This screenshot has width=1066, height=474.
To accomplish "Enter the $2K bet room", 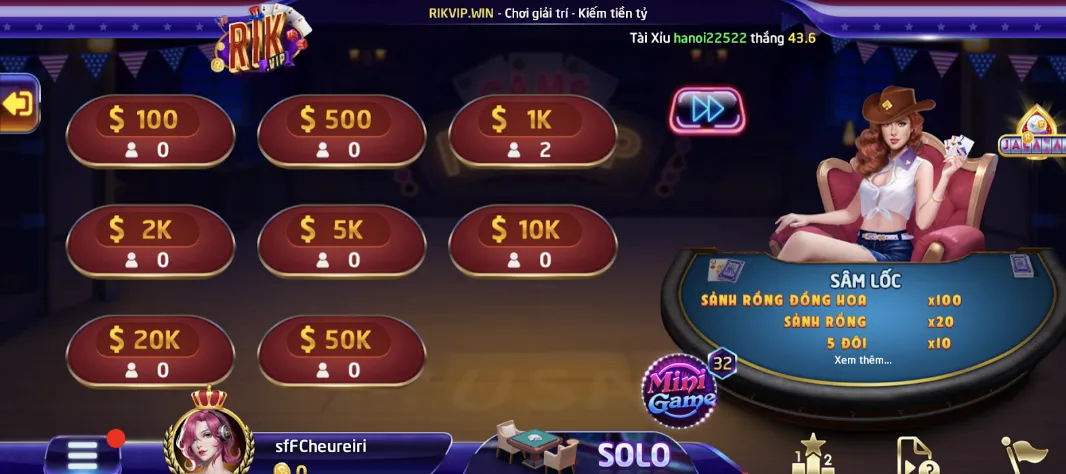I will click(x=150, y=241).
